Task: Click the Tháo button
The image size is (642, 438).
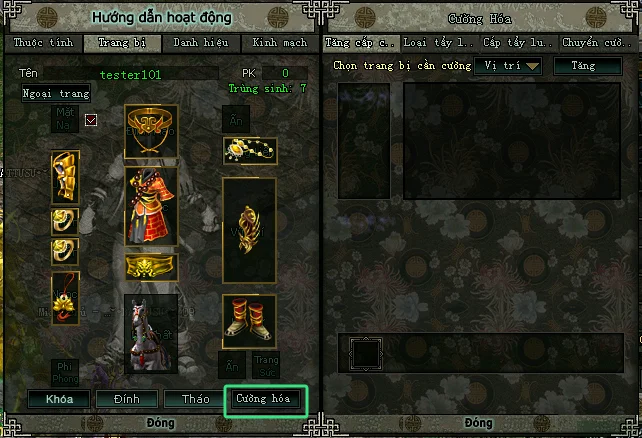Action: tap(194, 398)
